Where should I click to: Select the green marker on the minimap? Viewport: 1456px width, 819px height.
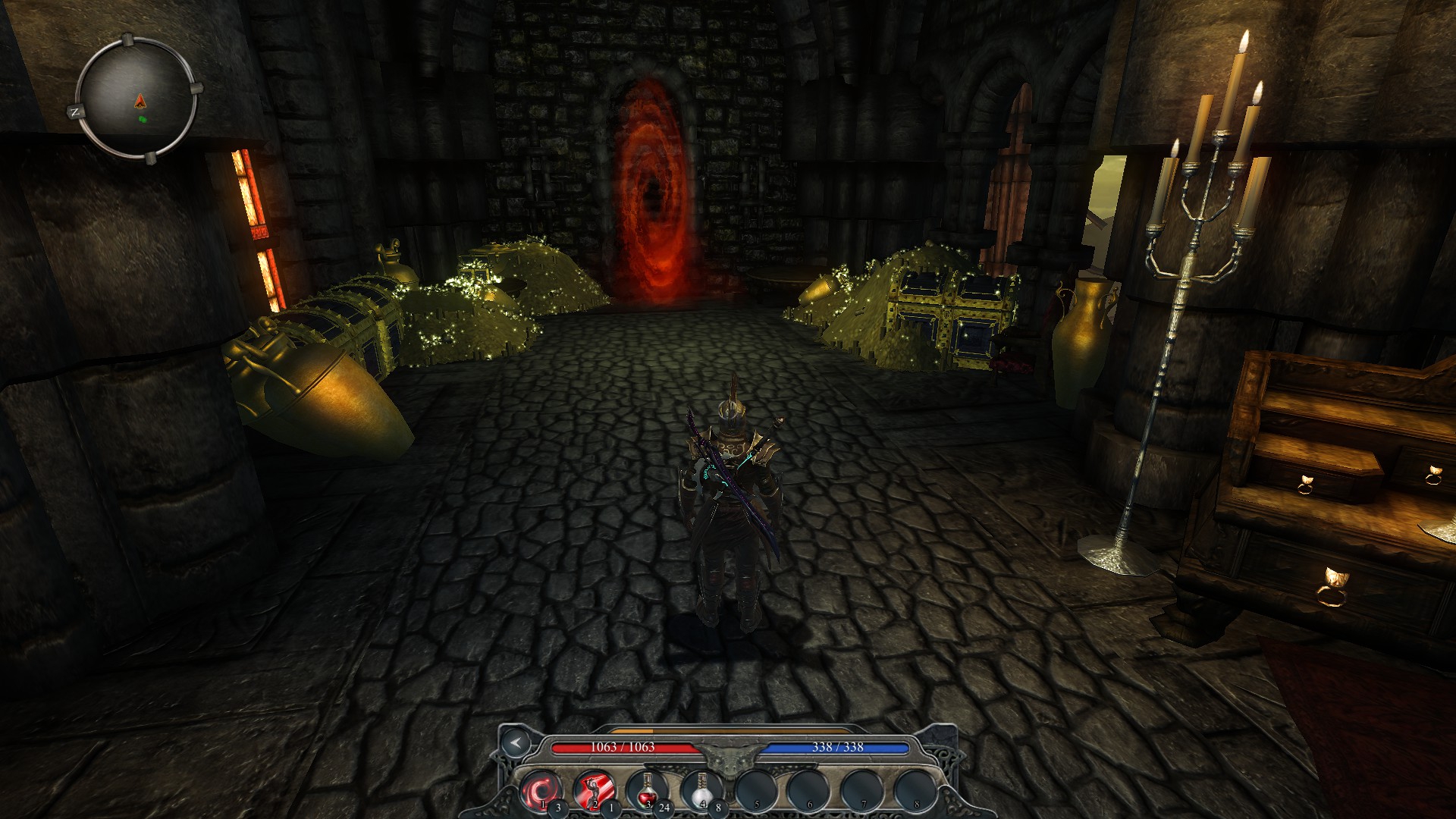pos(142,119)
